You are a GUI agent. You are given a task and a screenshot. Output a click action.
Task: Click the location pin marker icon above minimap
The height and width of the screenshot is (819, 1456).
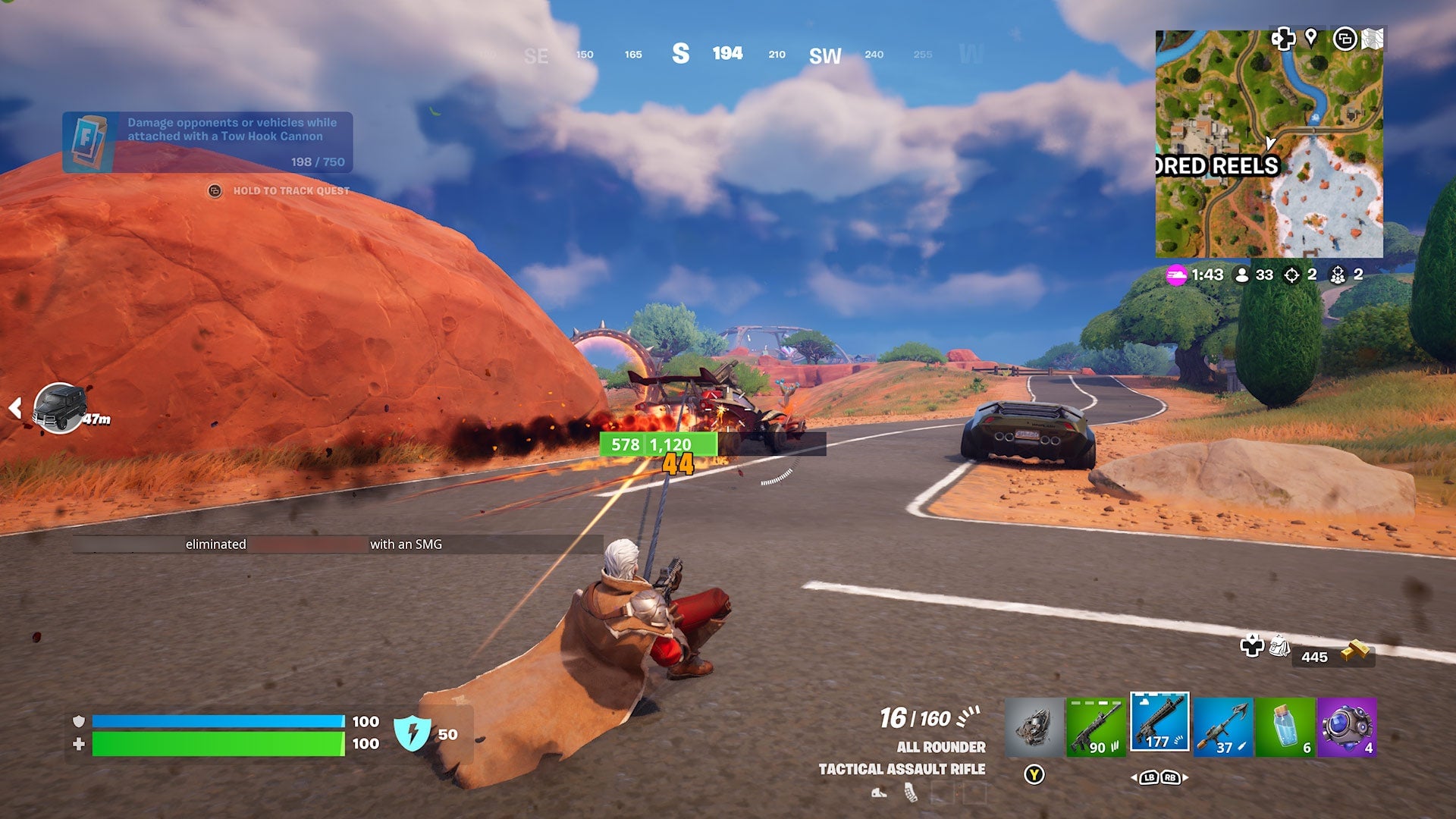coord(1310,36)
